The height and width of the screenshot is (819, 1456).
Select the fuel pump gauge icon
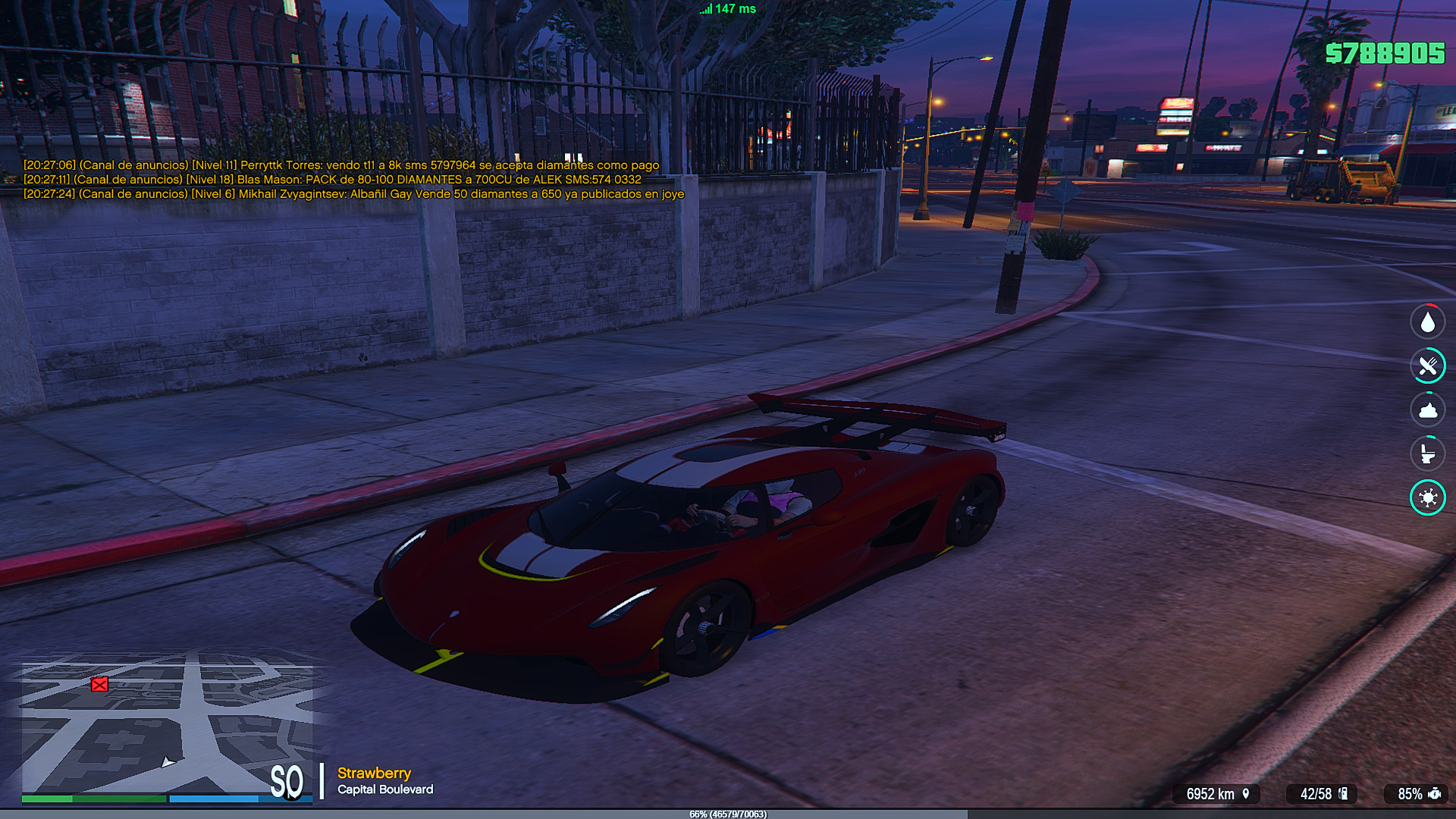1343,793
